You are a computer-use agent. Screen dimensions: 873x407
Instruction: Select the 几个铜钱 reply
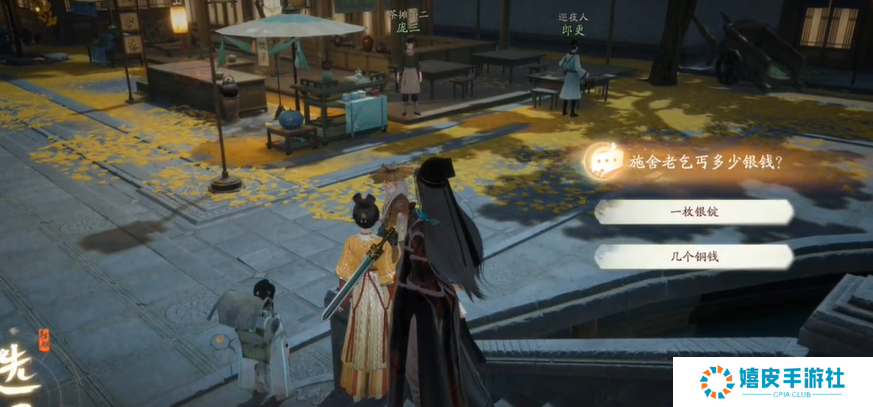point(694,257)
